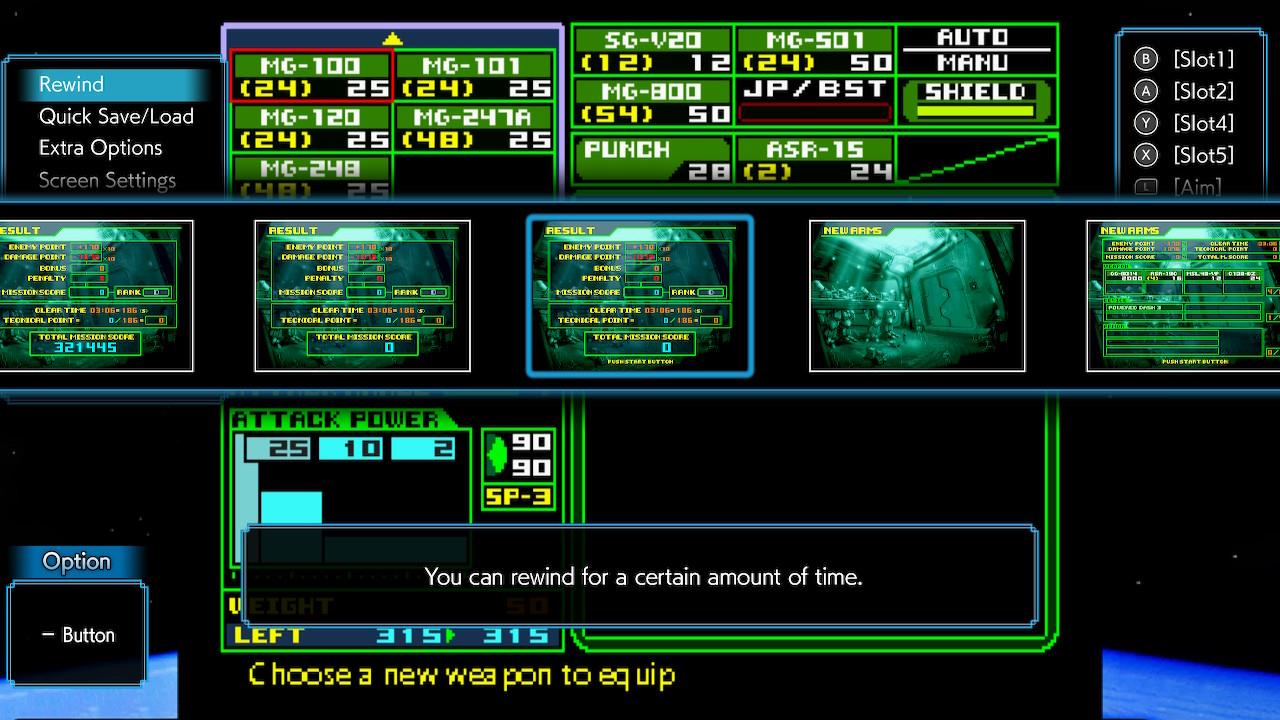Image resolution: width=1280 pixels, height=720 pixels.
Task: Select the New Arms corridor rewind thumbnail
Action: tap(917, 296)
